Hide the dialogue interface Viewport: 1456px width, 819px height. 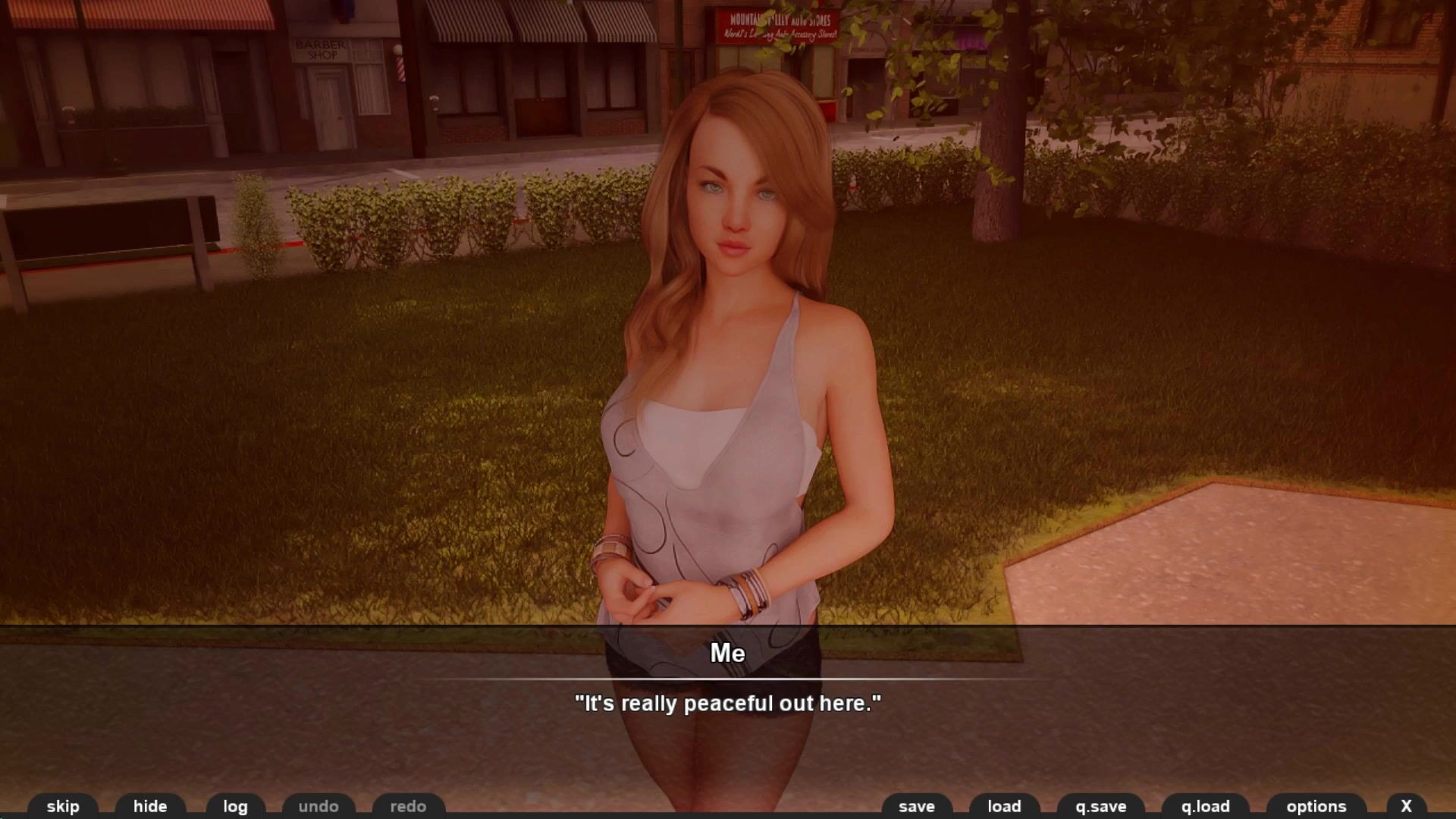point(150,806)
